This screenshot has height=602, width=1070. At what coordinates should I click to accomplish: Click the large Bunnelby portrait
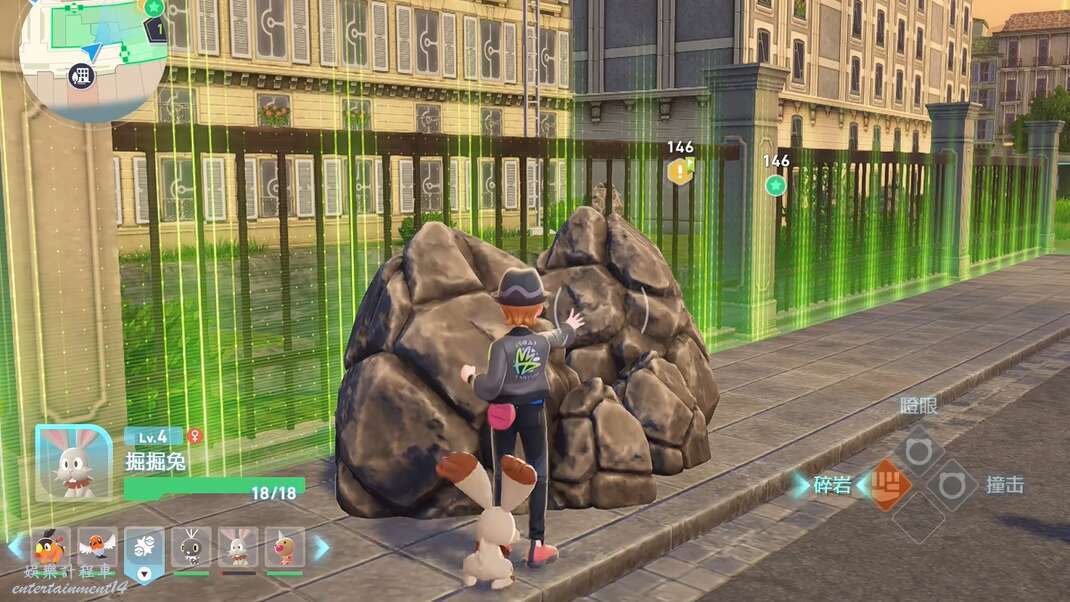point(73,463)
